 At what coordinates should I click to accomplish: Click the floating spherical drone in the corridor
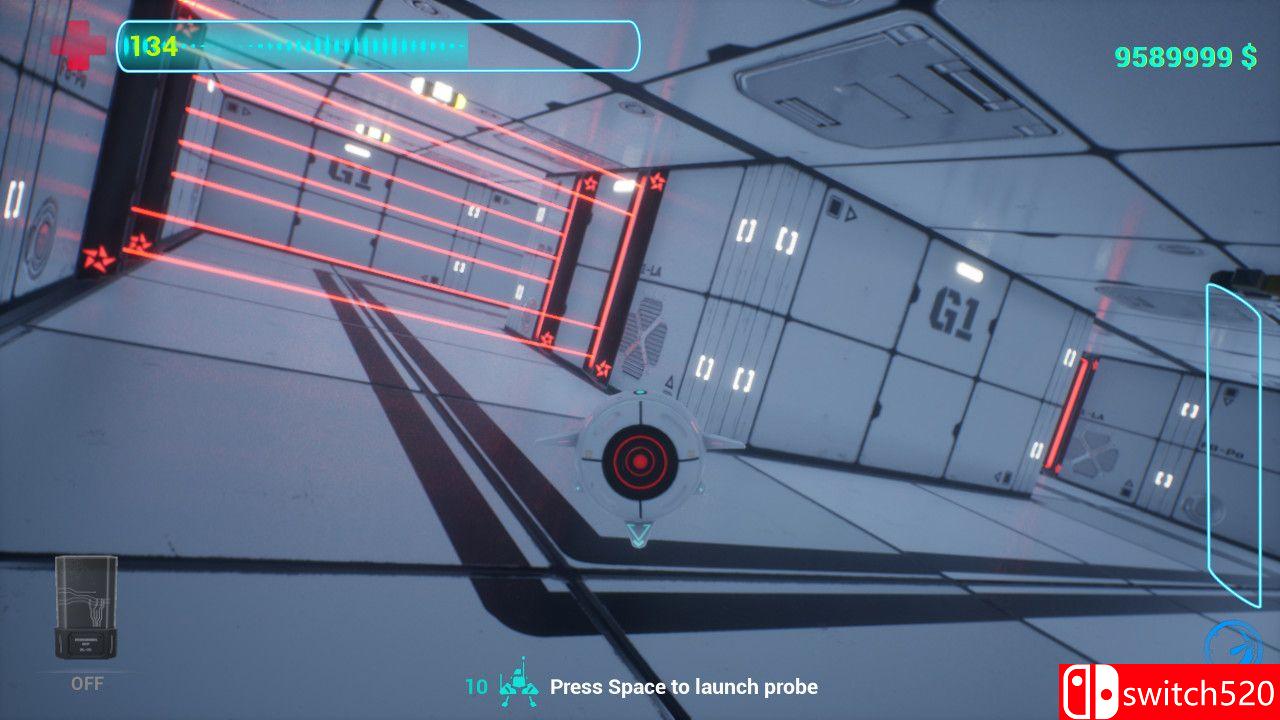pyautogui.click(x=640, y=462)
